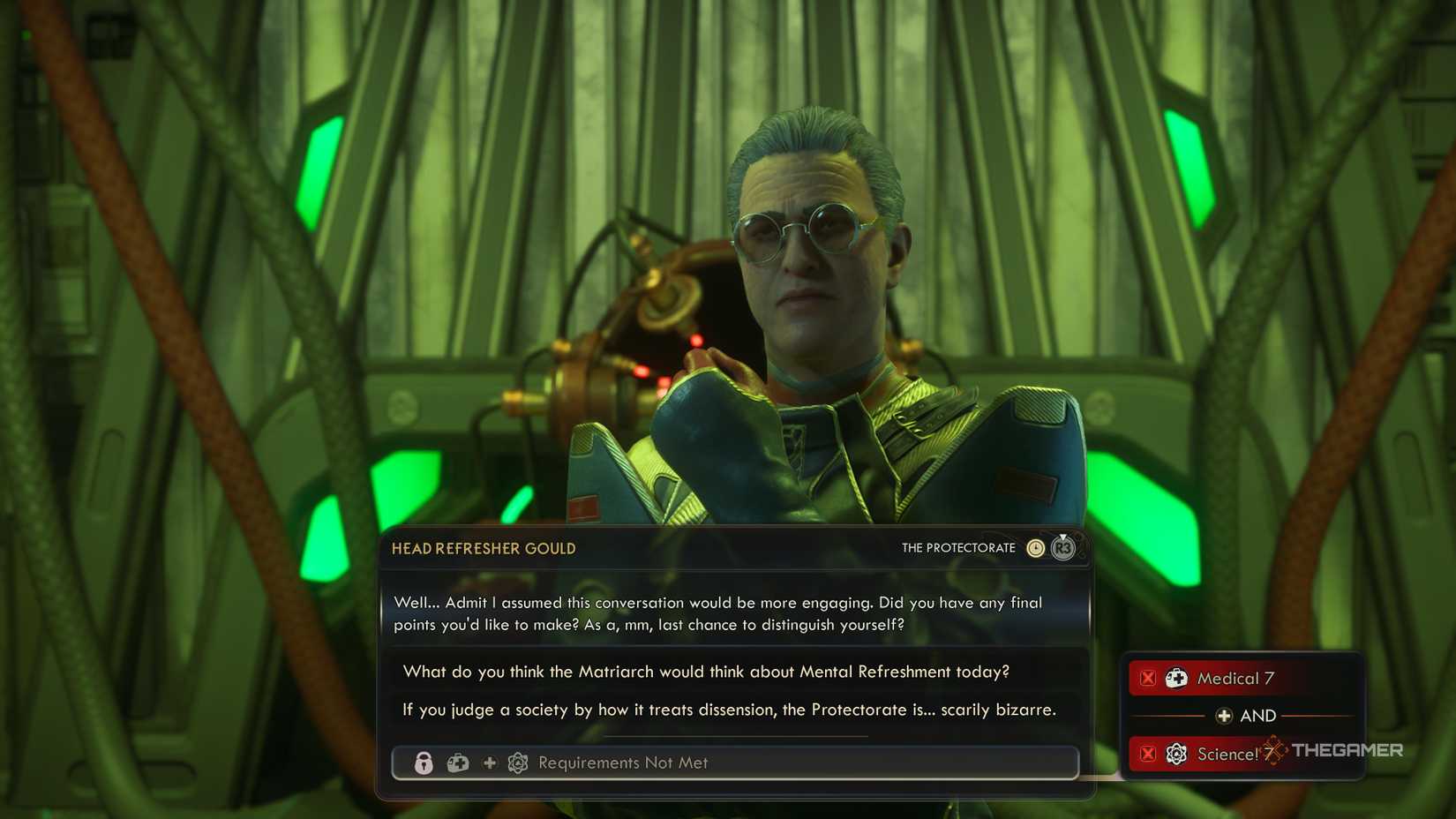
Task: Select the science atom icon near Requirements Not Met
Action: tap(518, 763)
